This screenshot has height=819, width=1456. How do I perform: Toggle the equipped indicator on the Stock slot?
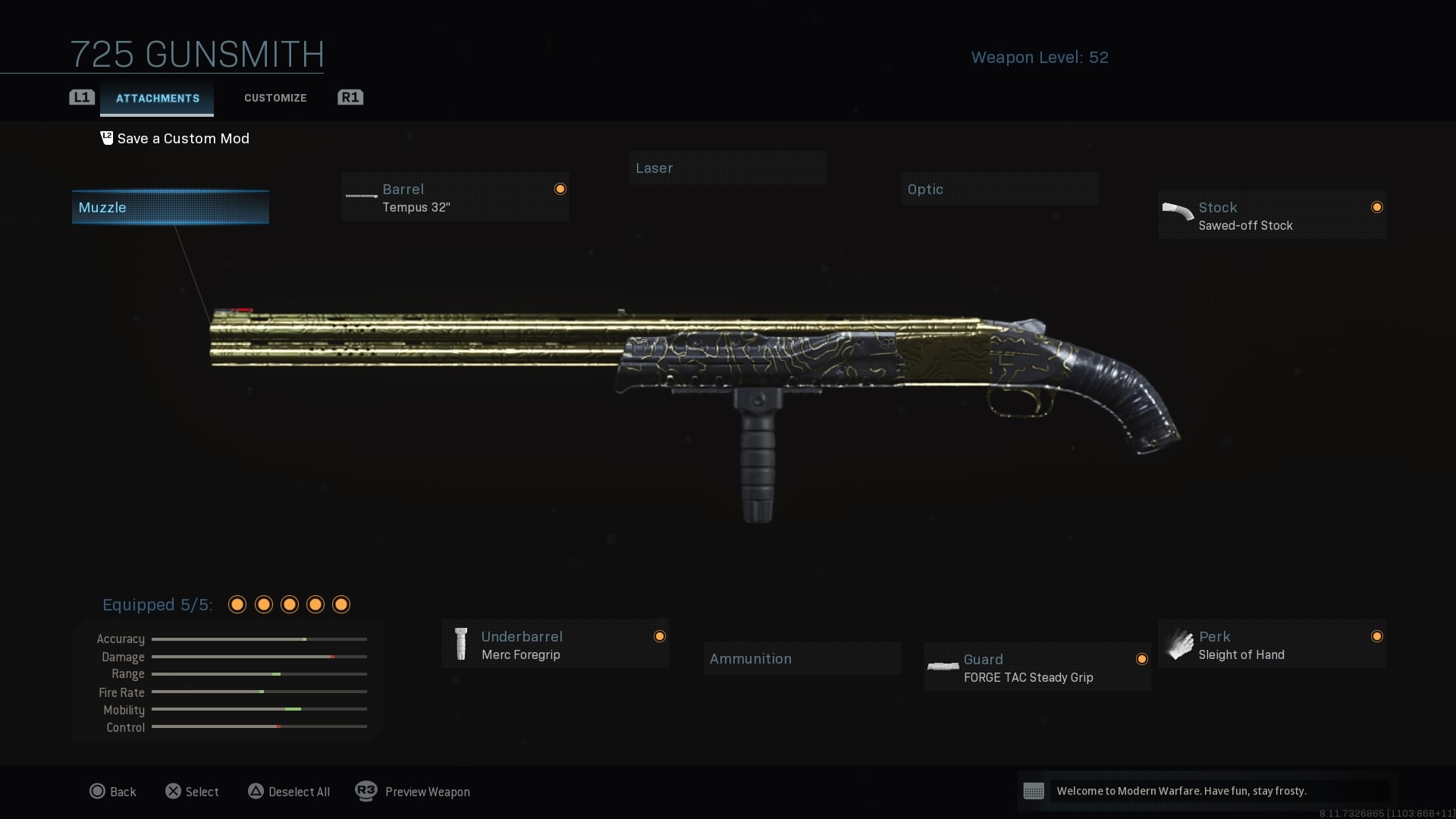[1378, 206]
